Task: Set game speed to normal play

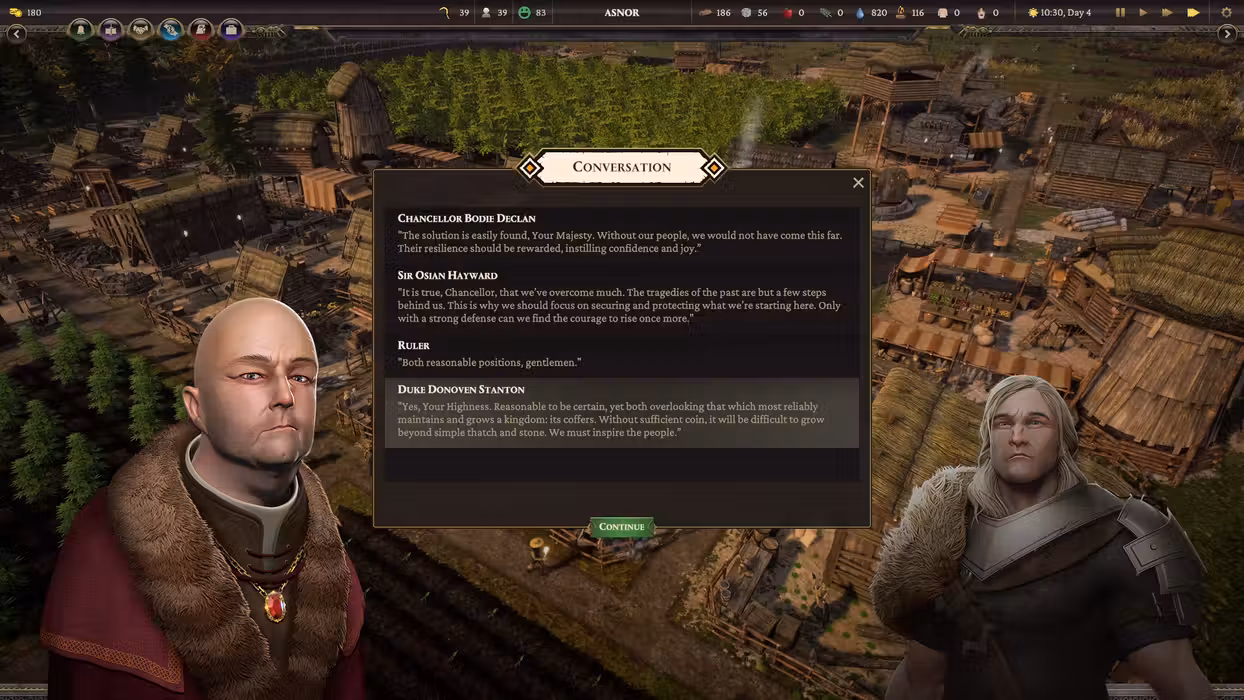Action: point(1143,13)
